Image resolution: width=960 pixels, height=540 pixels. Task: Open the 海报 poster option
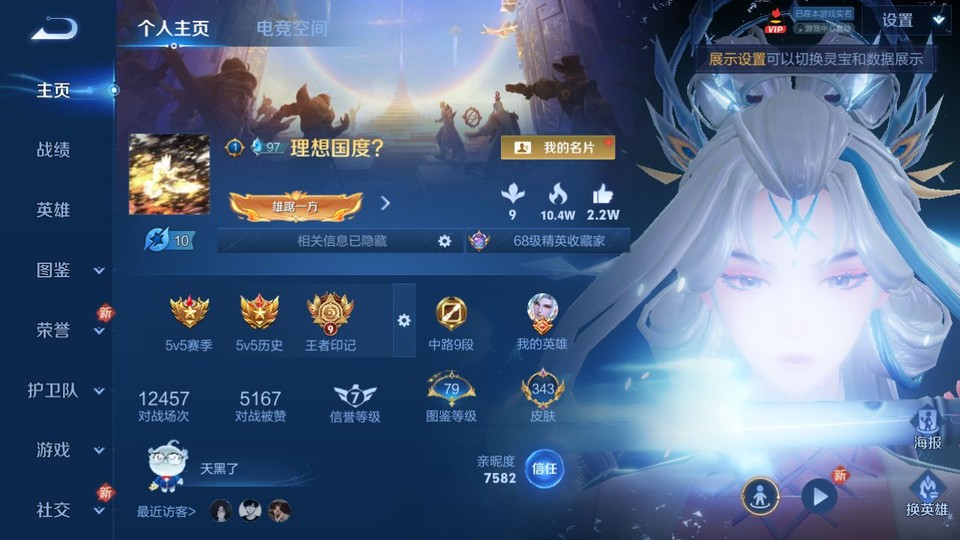[927, 424]
